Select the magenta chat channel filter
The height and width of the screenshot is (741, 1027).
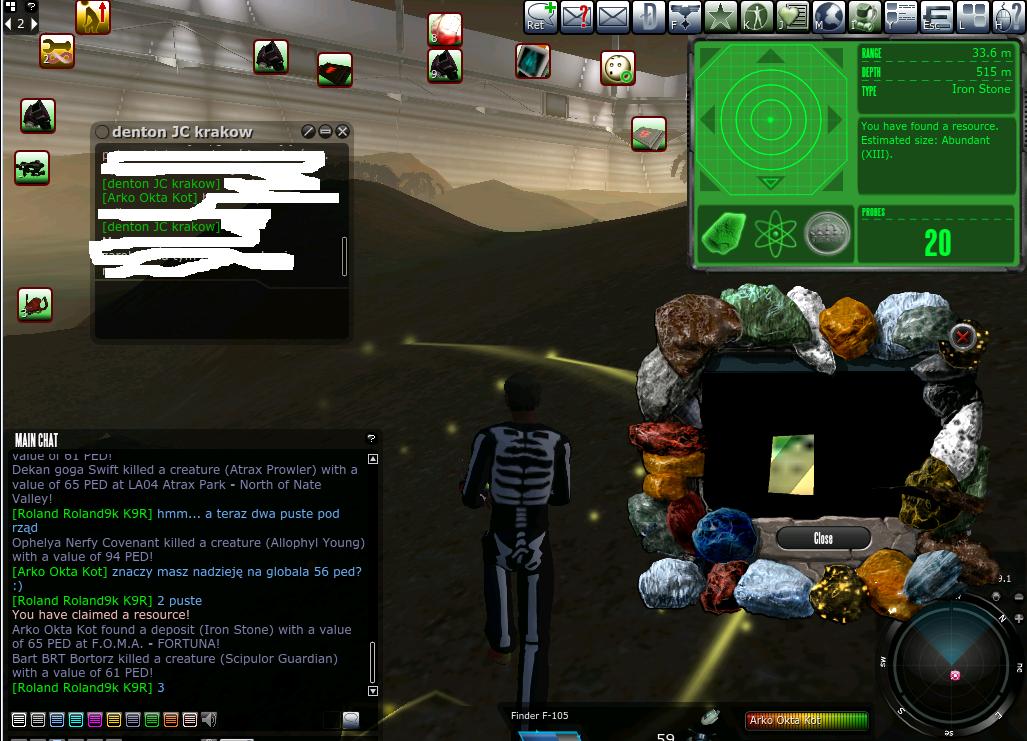click(95, 719)
